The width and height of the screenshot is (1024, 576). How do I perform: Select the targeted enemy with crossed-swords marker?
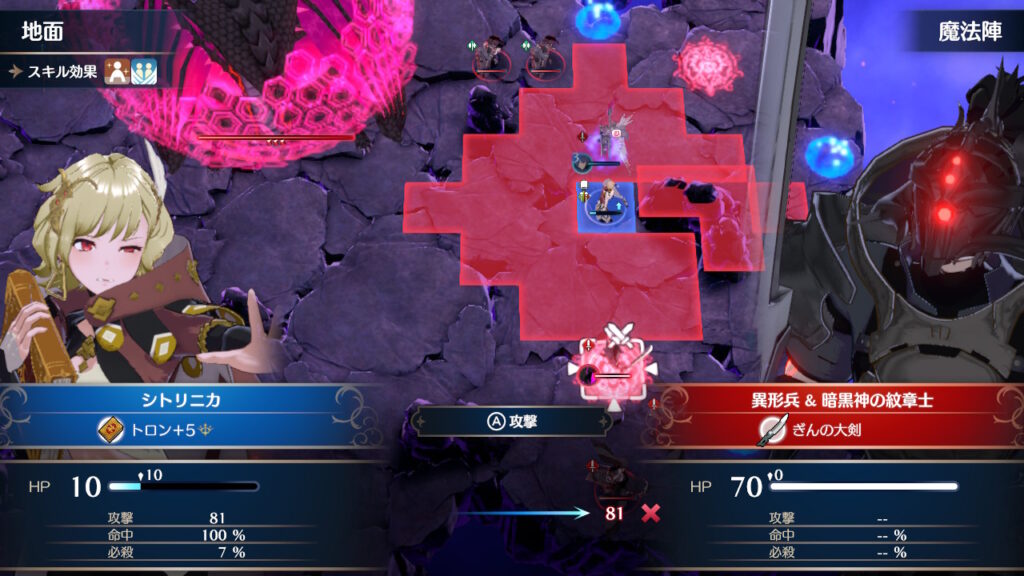(613, 372)
